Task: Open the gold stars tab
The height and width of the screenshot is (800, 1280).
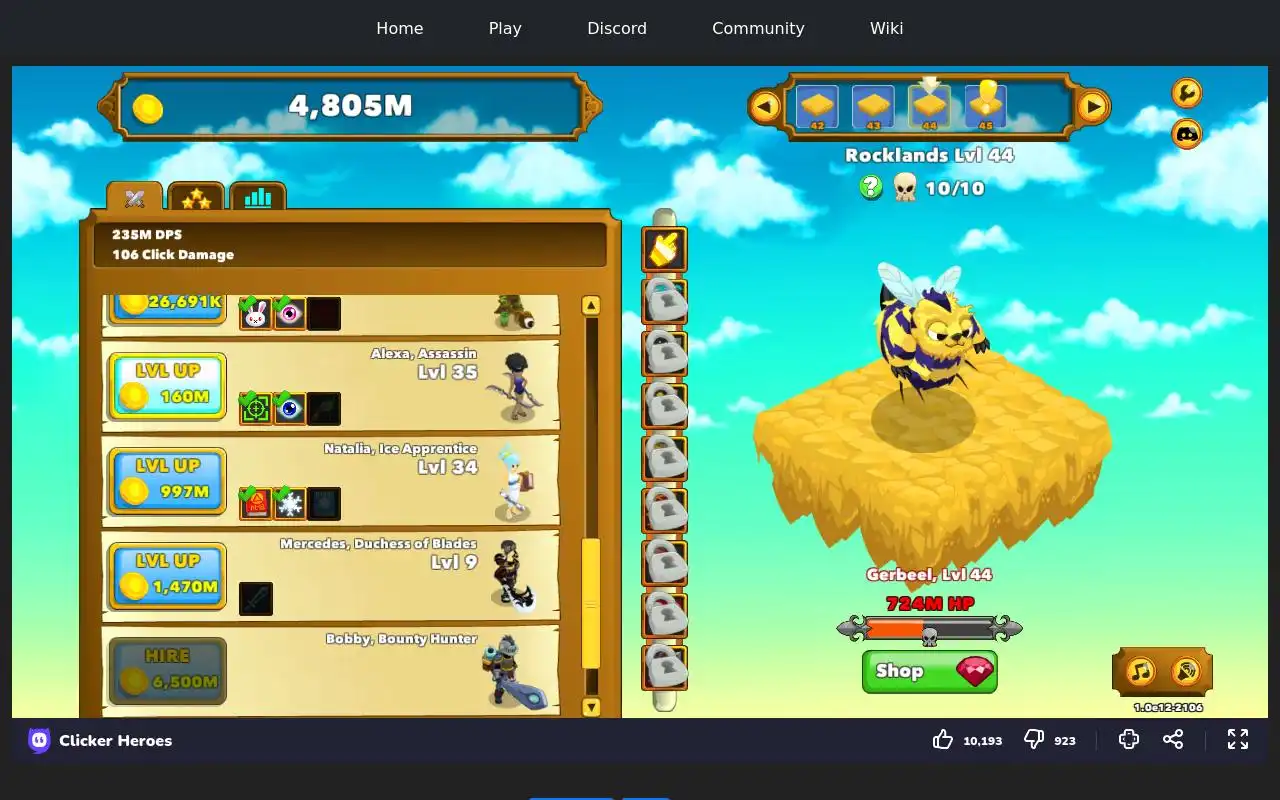Action: pos(196,198)
